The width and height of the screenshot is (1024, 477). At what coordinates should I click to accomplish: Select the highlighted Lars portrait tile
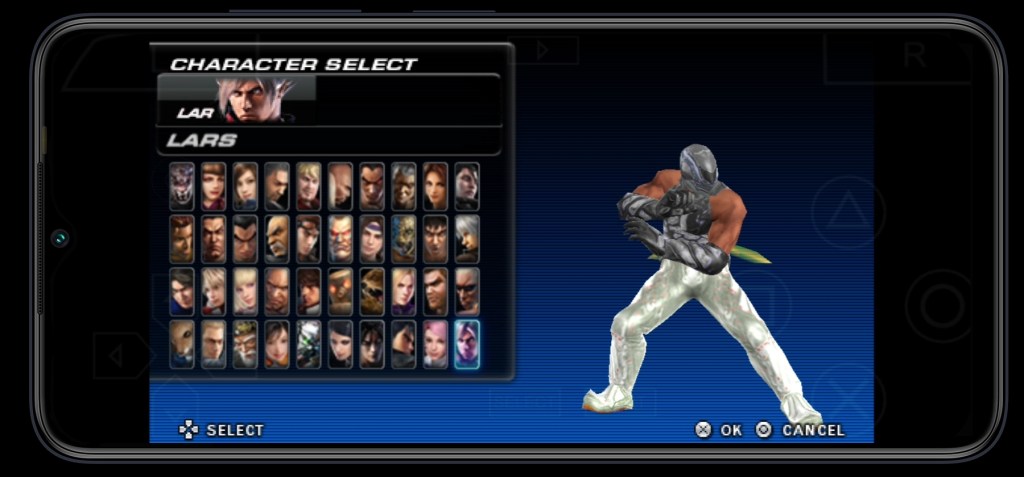[467, 343]
